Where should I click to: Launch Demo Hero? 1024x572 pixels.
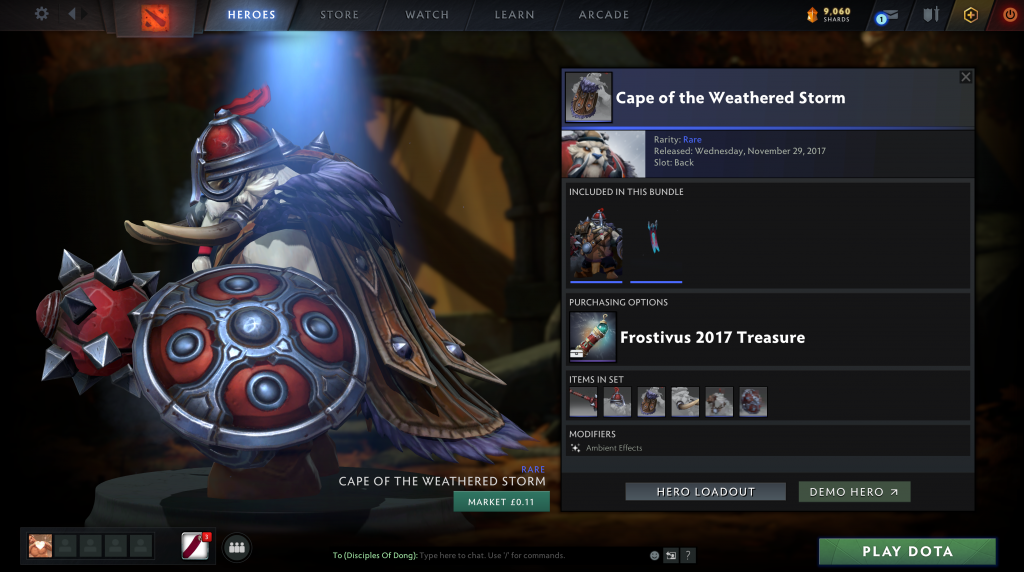pyautogui.click(x=854, y=492)
